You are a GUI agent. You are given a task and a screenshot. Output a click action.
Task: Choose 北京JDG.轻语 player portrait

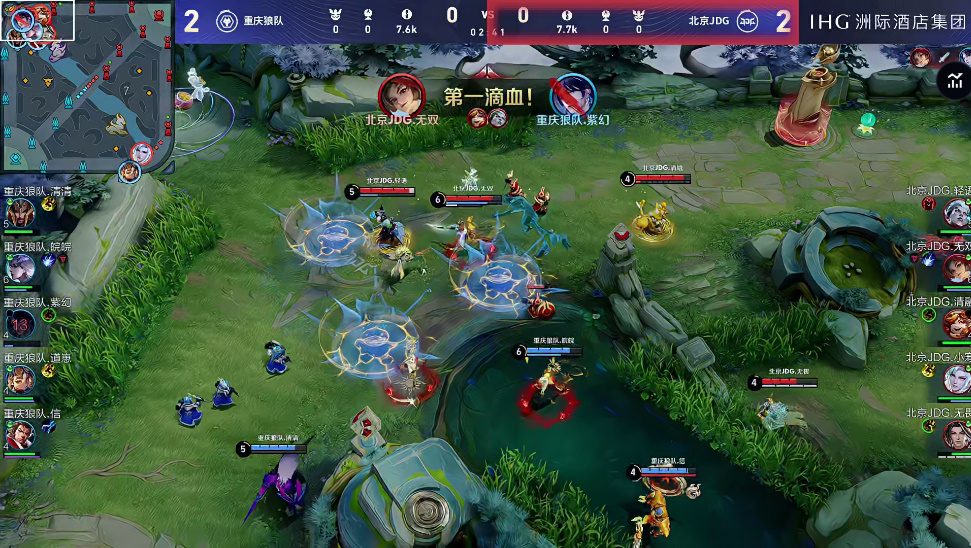pyautogui.click(x=956, y=212)
